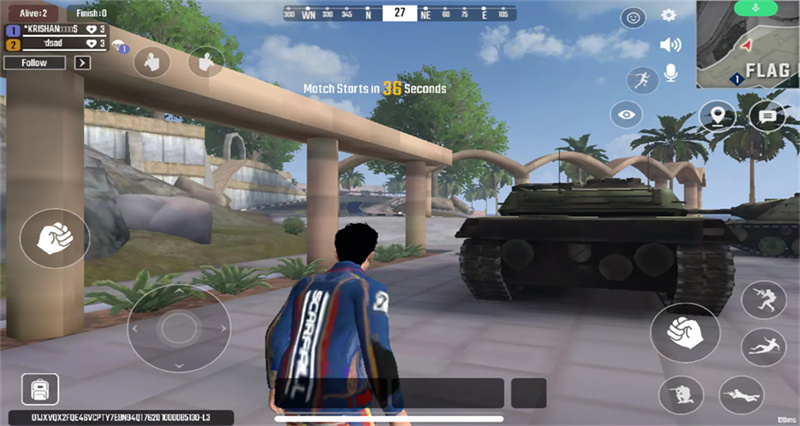This screenshot has height=426, width=800.
Task: Toggle the speaker audio icon
Action: pos(669,45)
